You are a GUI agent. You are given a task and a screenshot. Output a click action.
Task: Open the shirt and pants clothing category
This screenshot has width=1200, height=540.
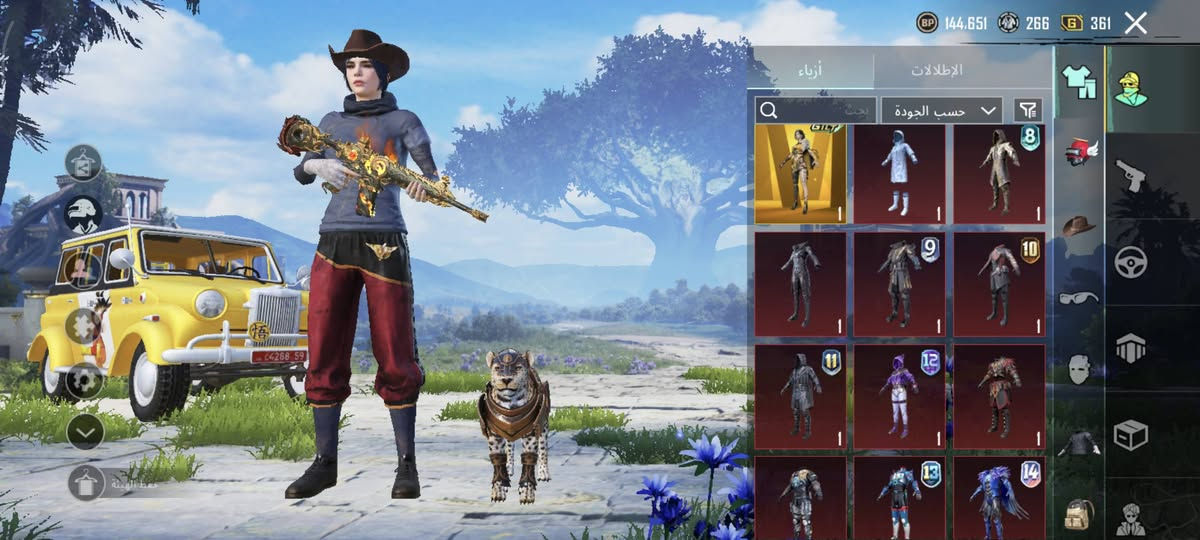[x=1078, y=82]
